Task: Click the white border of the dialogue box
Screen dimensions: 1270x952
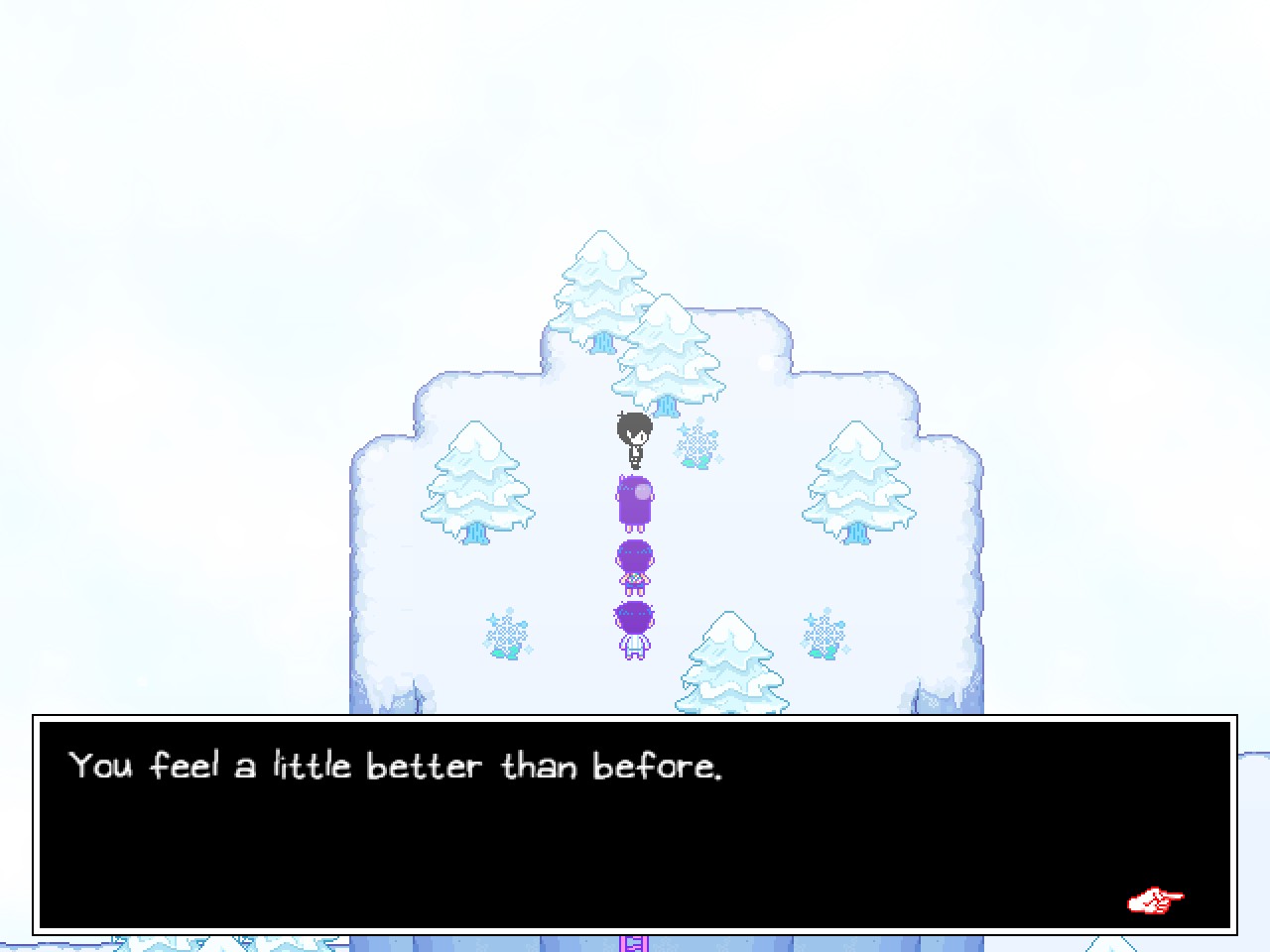Action: (635, 718)
